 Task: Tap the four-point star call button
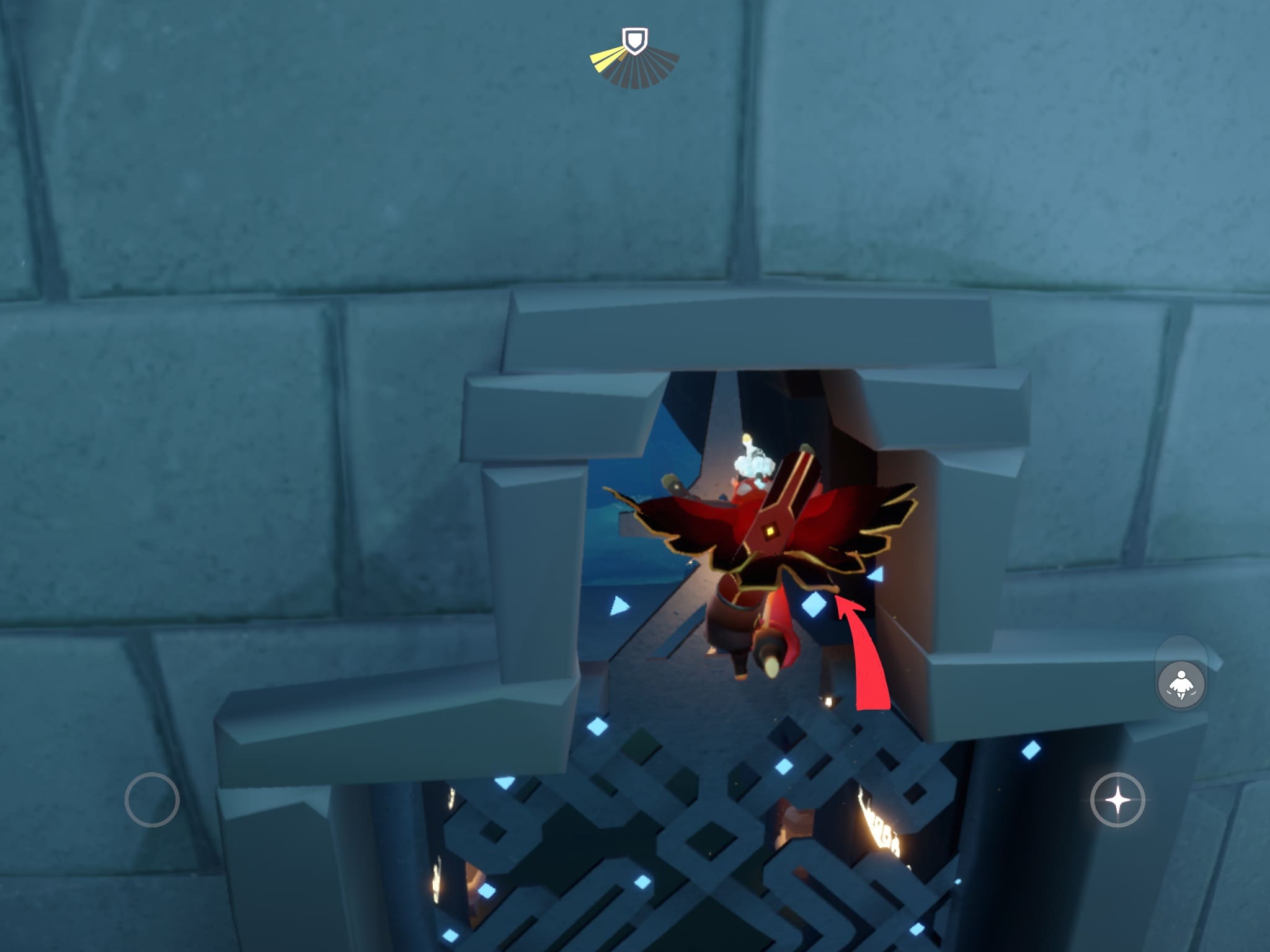pos(1117,800)
